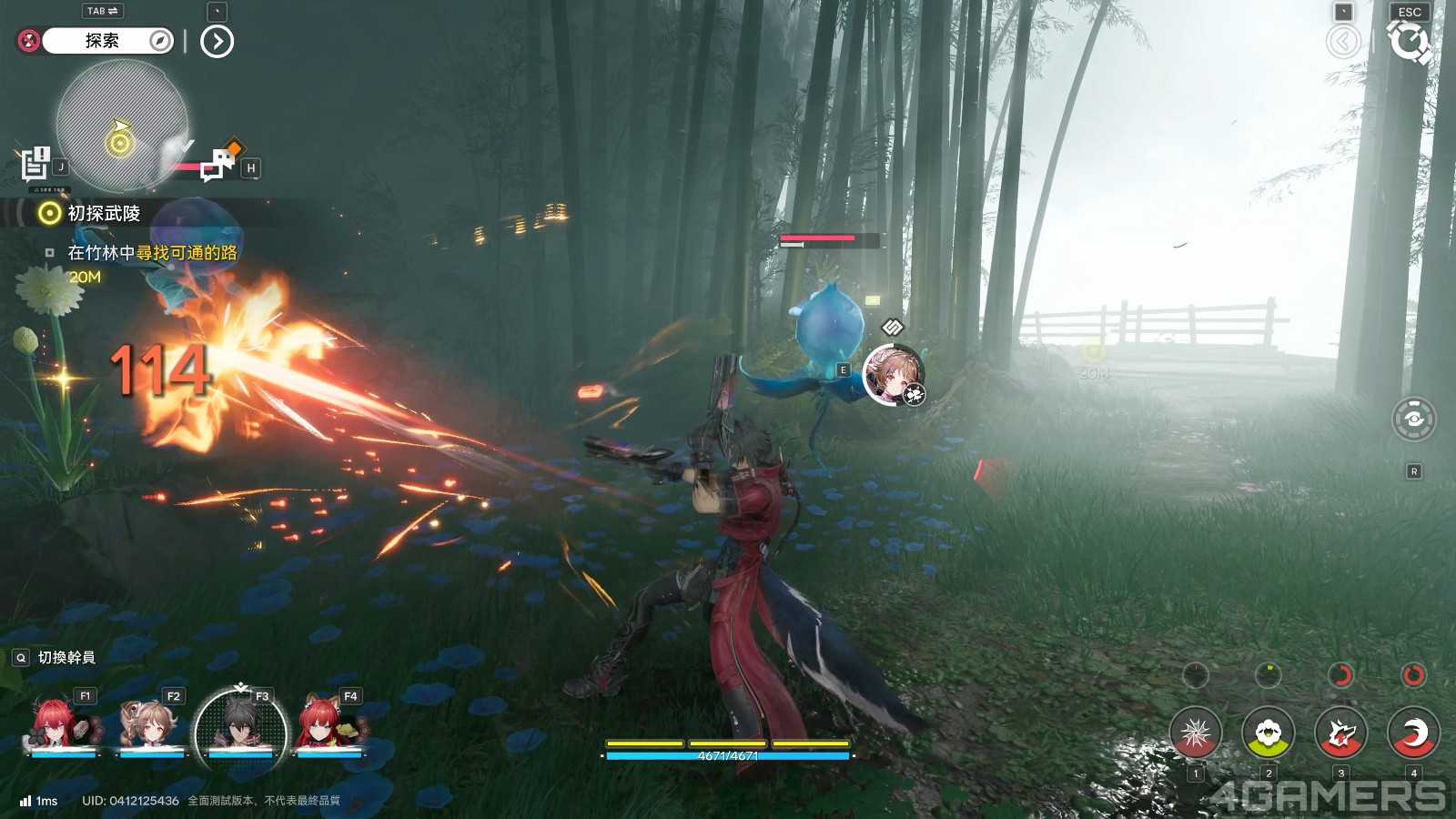Open the main system menu icon
The image size is (1456, 819).
(x=1408, y=42)
